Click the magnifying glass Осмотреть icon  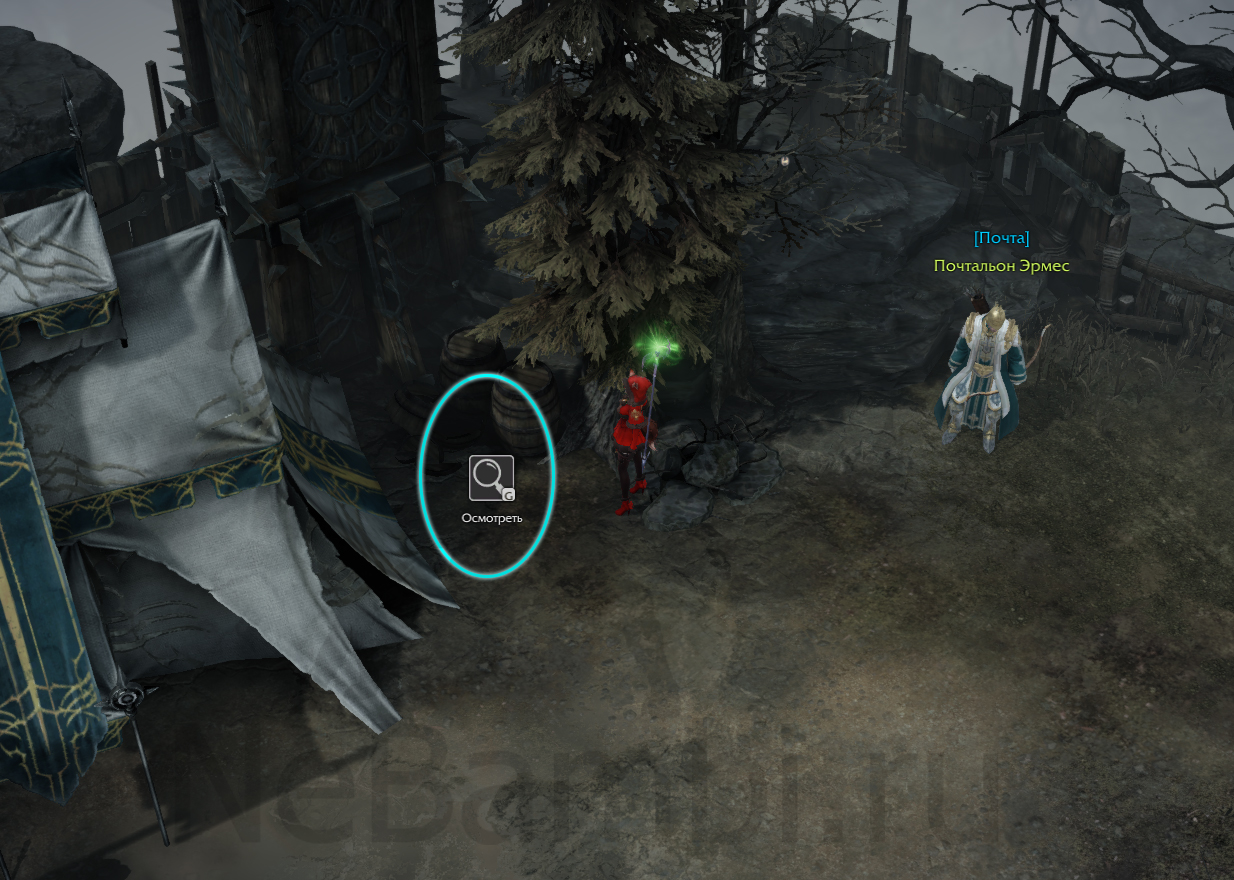click(491, 478)
